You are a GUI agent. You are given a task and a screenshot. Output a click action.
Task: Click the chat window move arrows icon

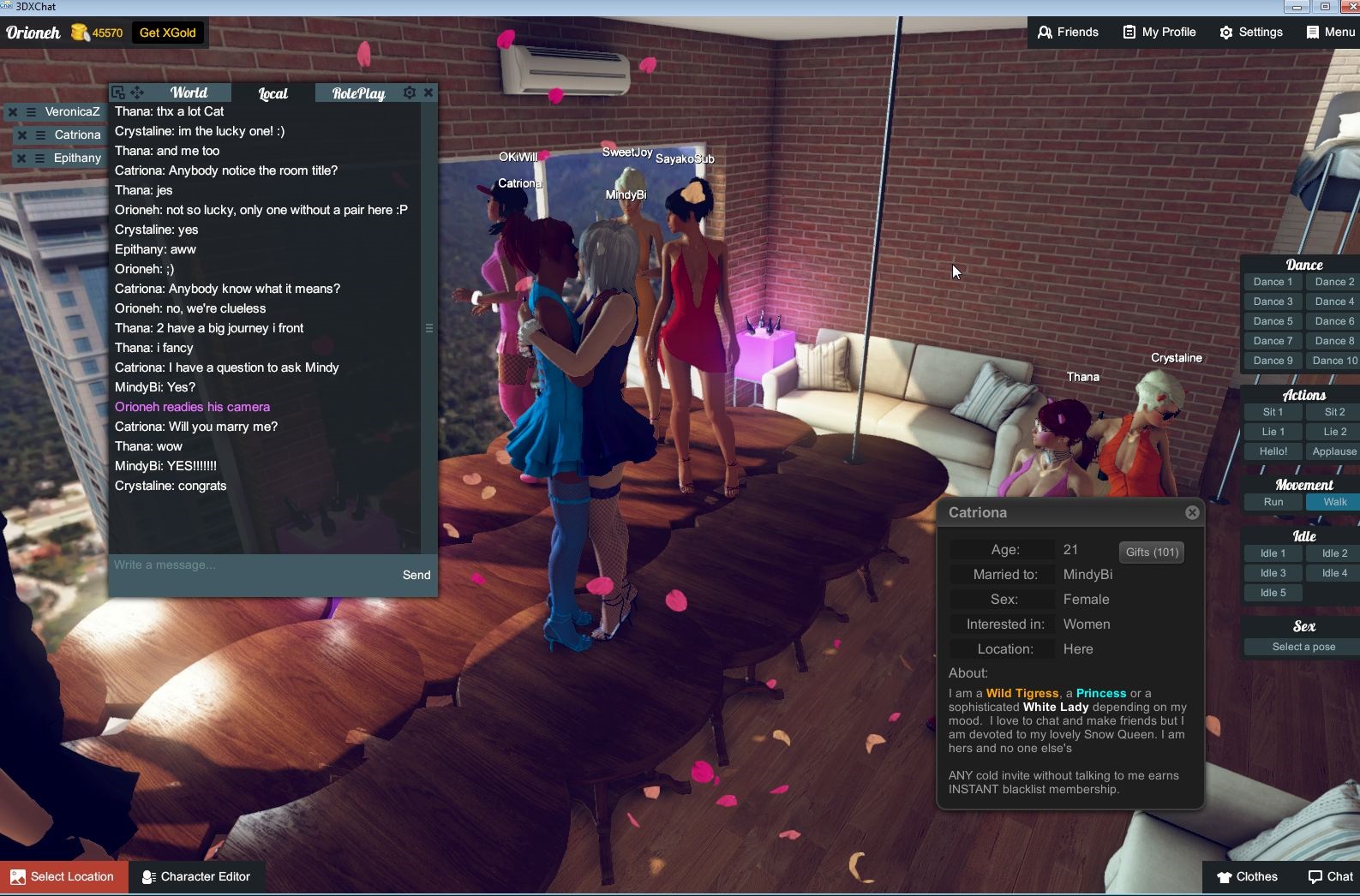[x=136, y=92]
